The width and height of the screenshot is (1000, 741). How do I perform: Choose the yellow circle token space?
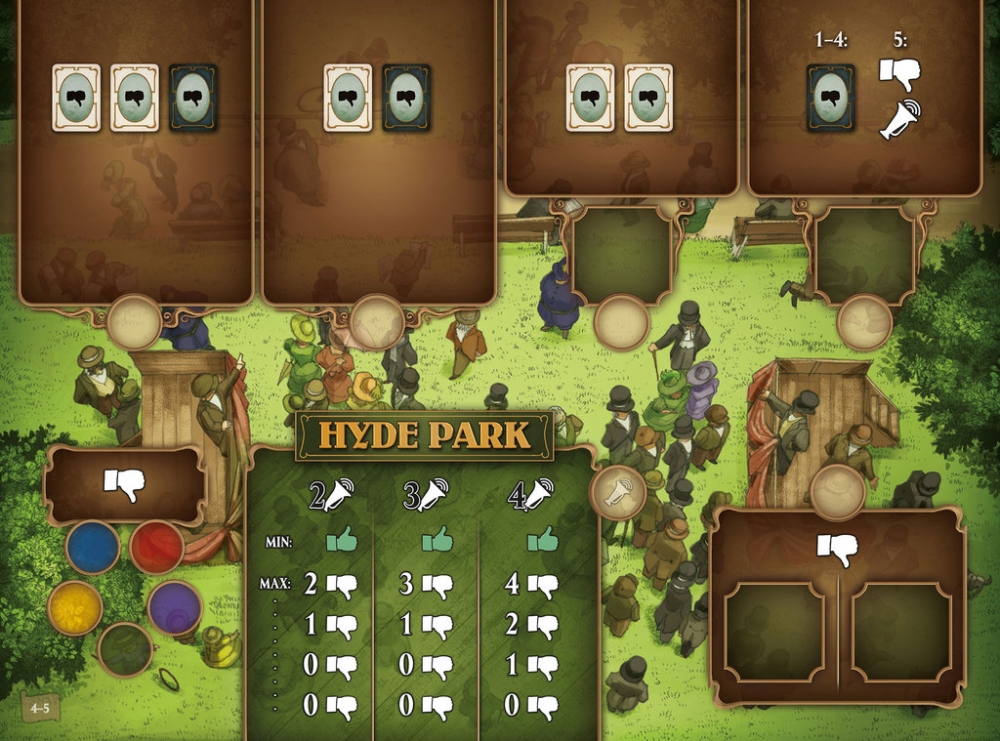(x=75, y=608)
